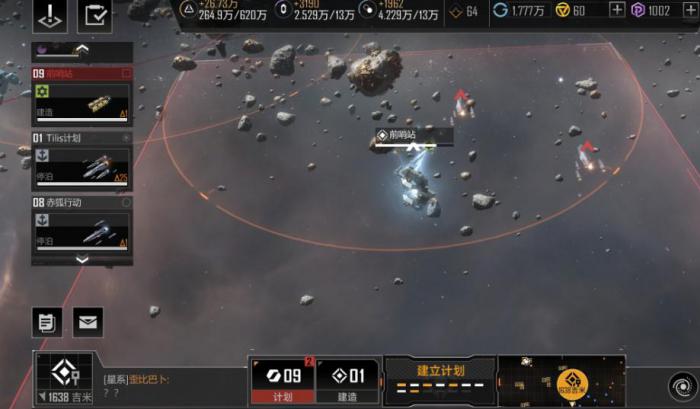Select the 08 赤狐行动 fleet card
Image resolution: width=700 pixels, height=409 pixels.
[81, 224]
